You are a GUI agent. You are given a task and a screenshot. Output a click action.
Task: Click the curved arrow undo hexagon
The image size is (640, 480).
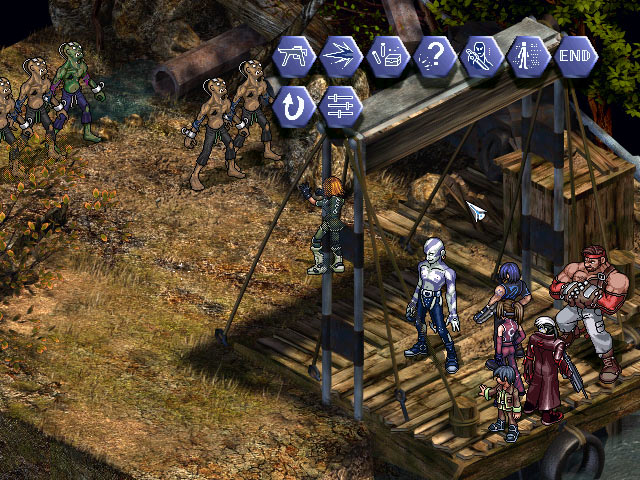pyautogui.click(x=293, y=104)
